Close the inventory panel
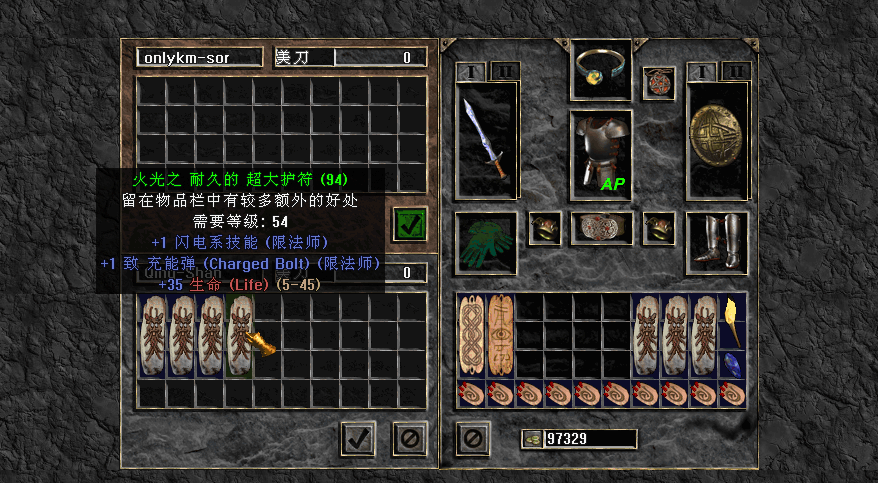878x483 pixels. (x=471, y=437)
